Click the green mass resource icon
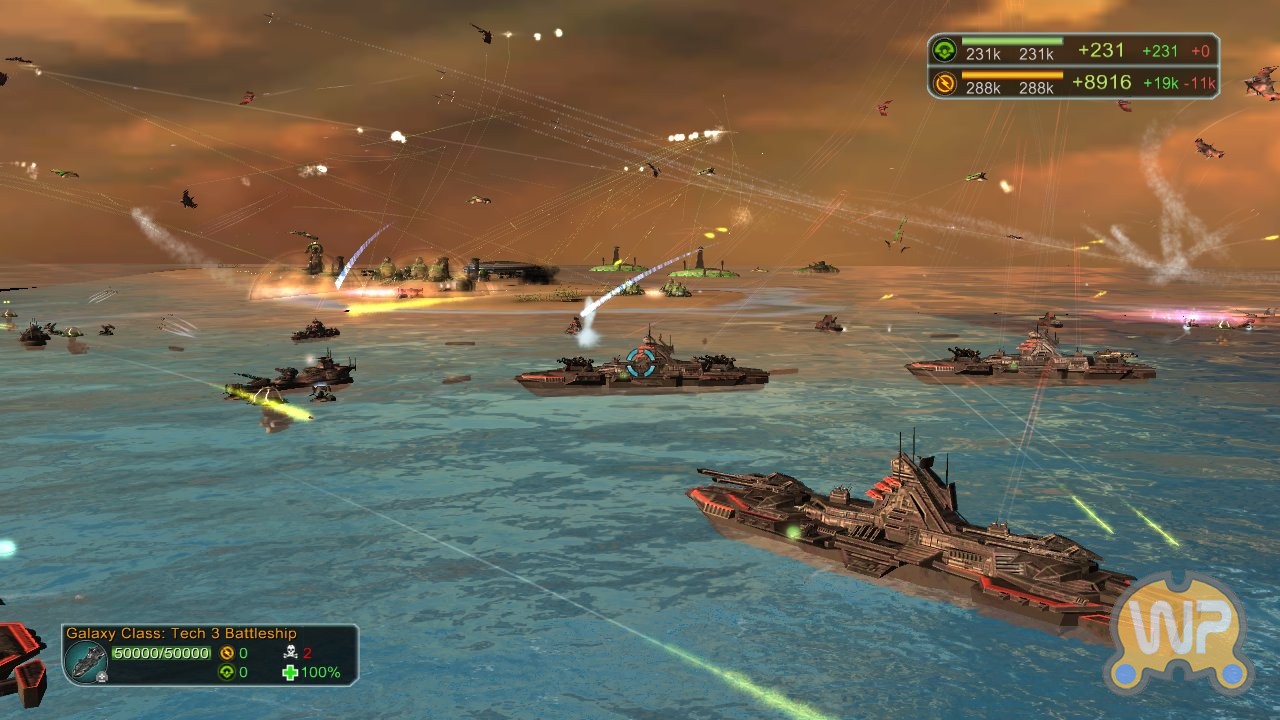The width and height of the screenshot is (1280, 720). (x=943, y=51)
